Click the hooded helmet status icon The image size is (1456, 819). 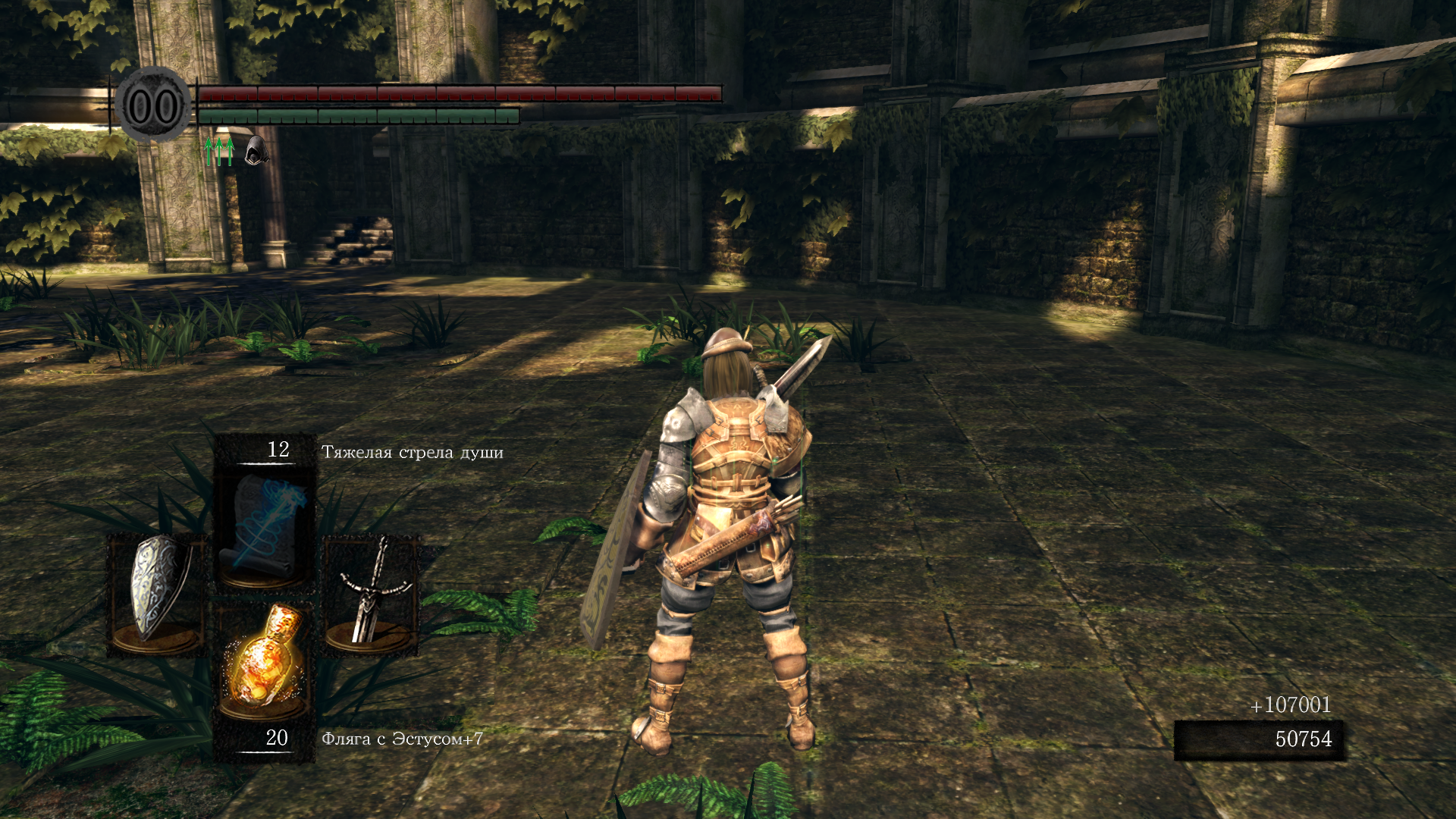[256, 150]
